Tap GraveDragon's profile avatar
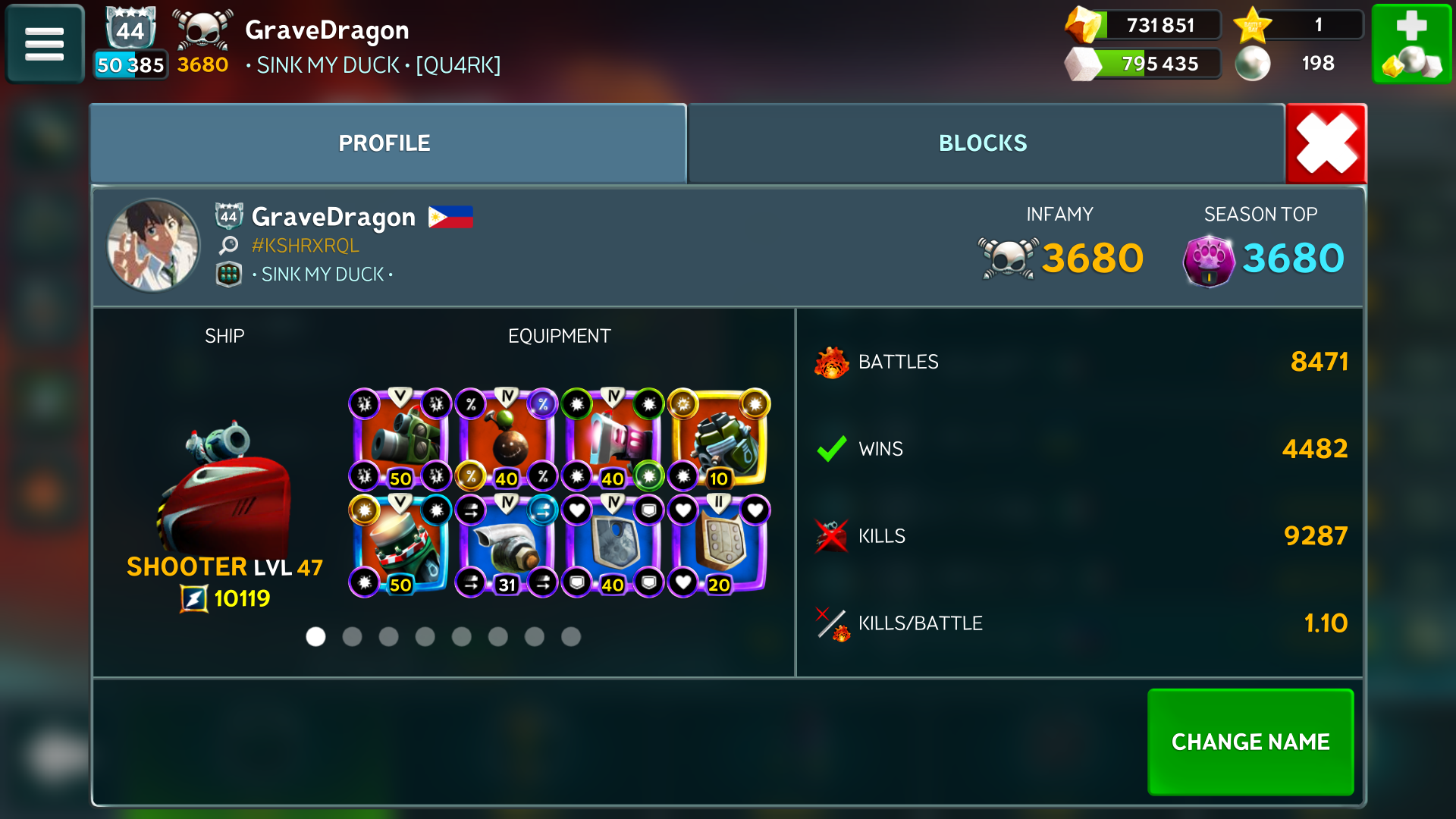This screenshot has width=1456, height=819. (x=154, y=245)
